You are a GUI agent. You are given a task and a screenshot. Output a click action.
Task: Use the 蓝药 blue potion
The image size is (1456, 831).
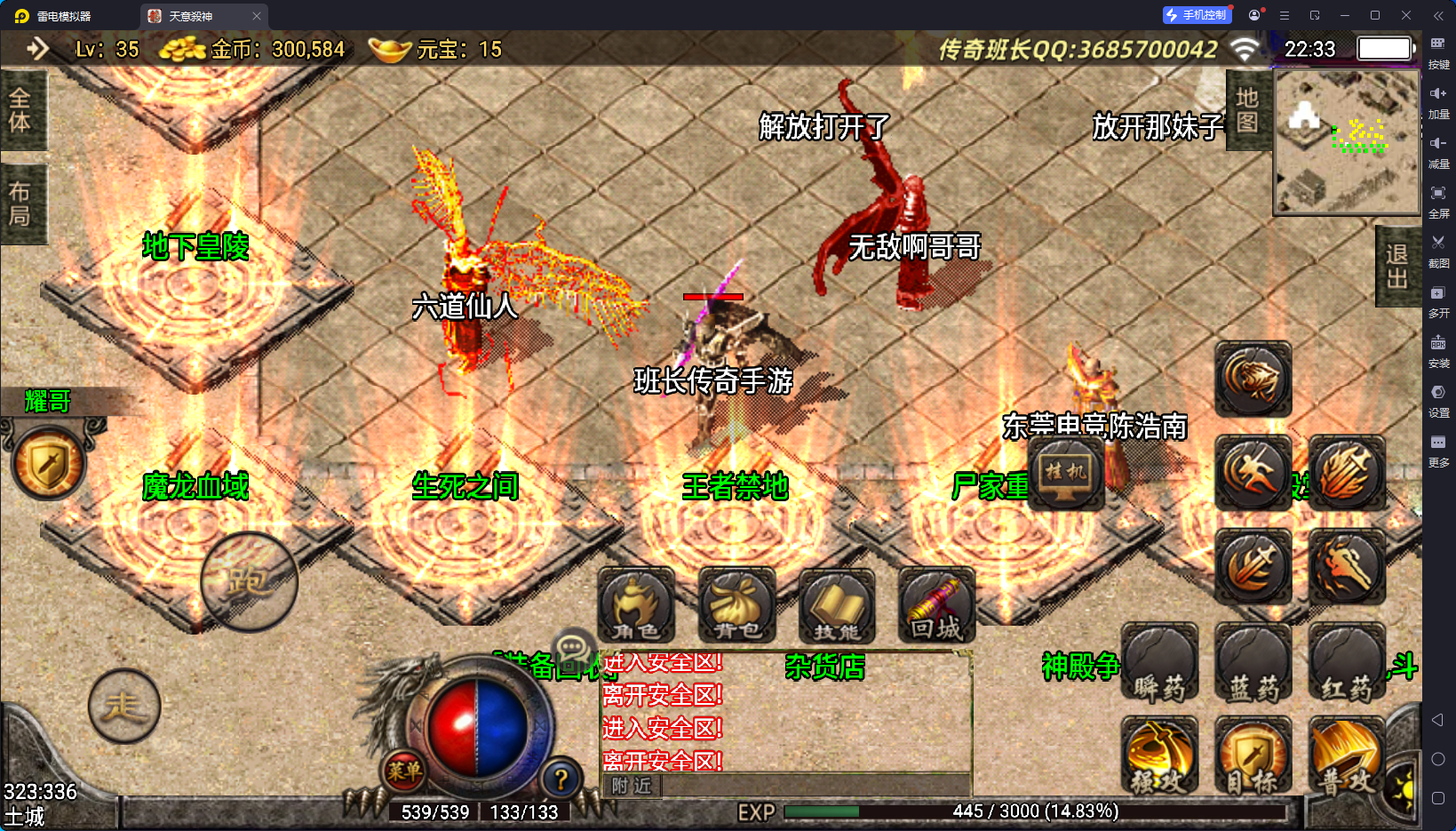[1253, 663]
